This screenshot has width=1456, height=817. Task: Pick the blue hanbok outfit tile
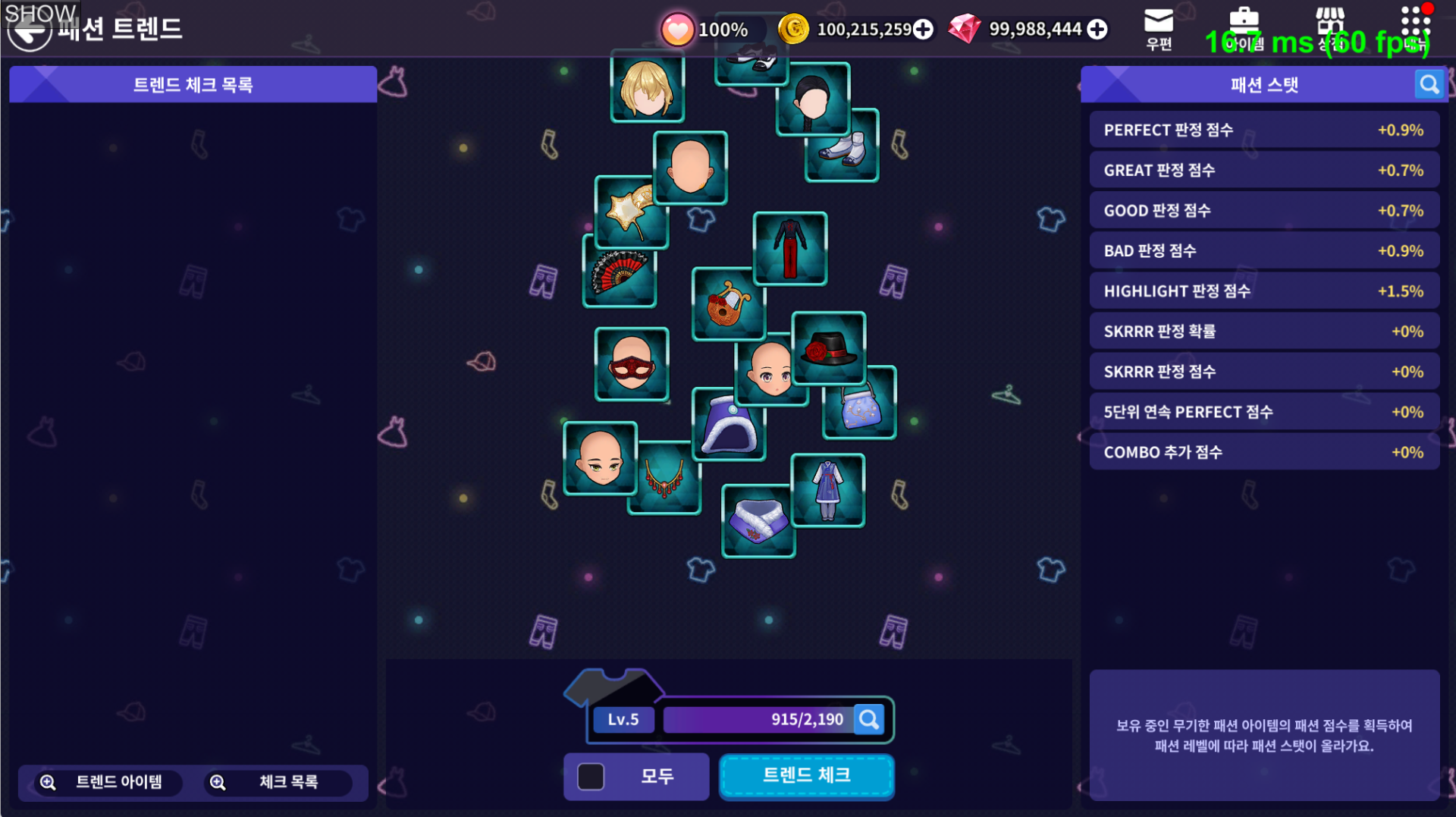tap(827, 490)
